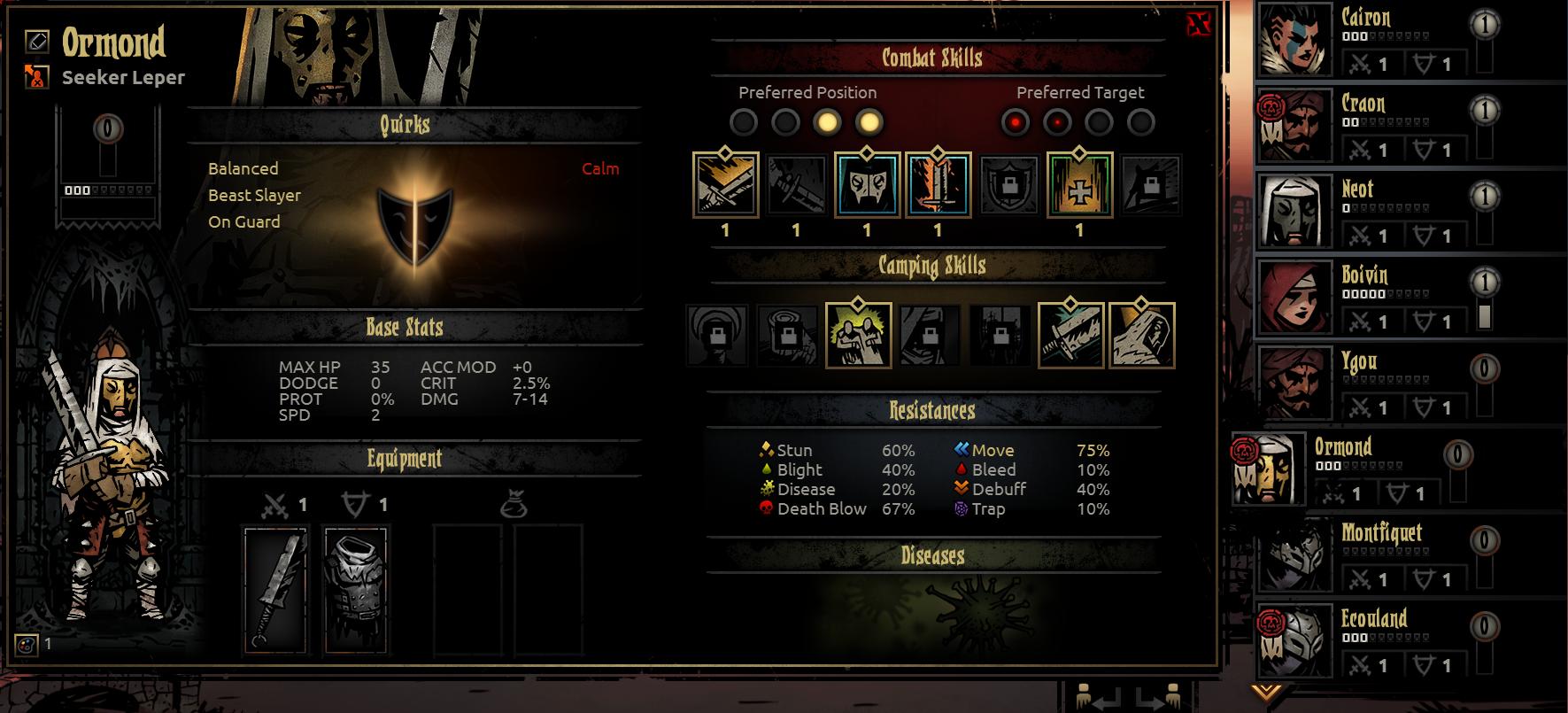
Task: Toggle the cross banner combat skill
Action: (1079, 185)
